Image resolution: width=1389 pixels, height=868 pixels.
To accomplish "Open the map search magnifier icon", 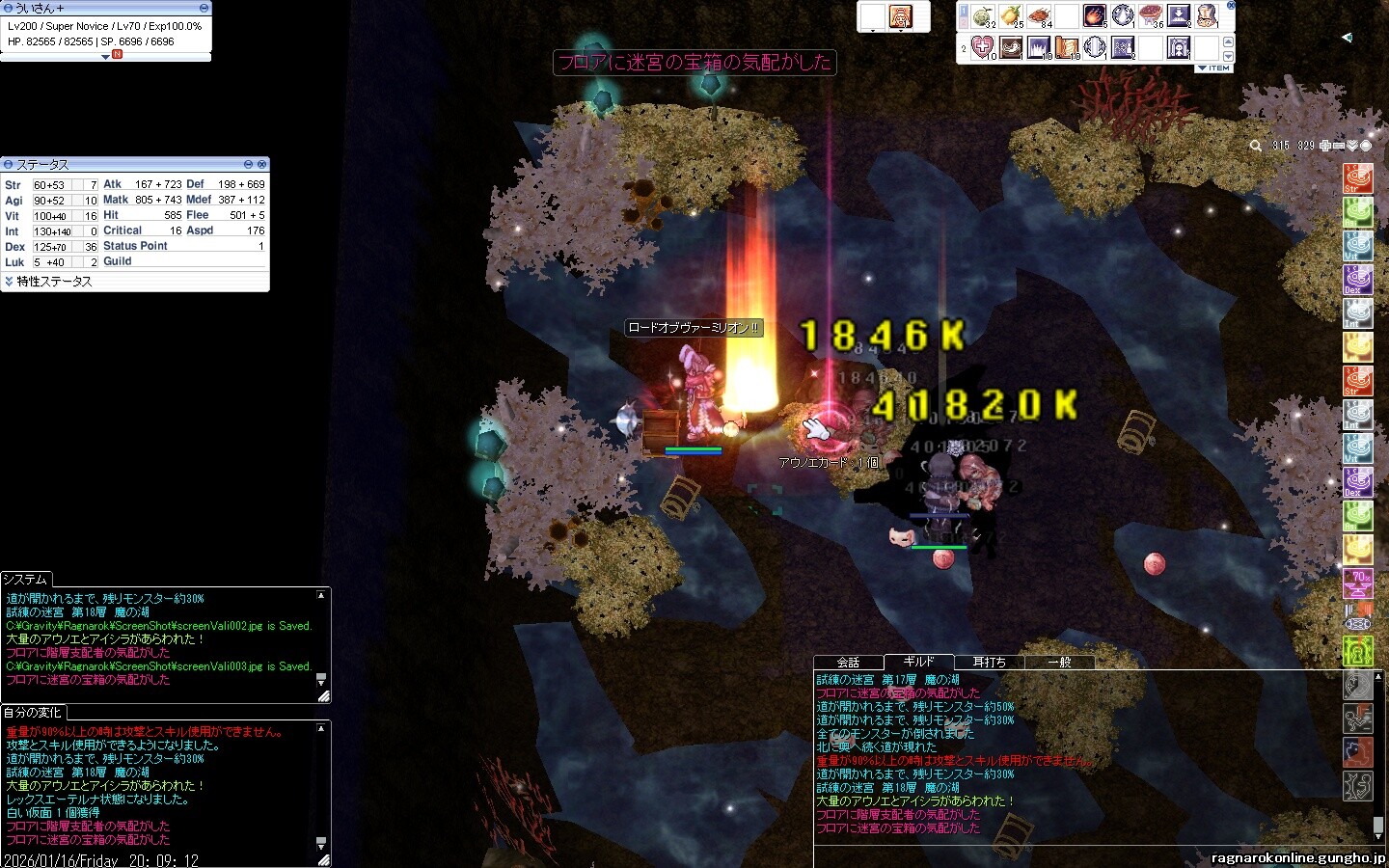I will (x=1255, y=146).
